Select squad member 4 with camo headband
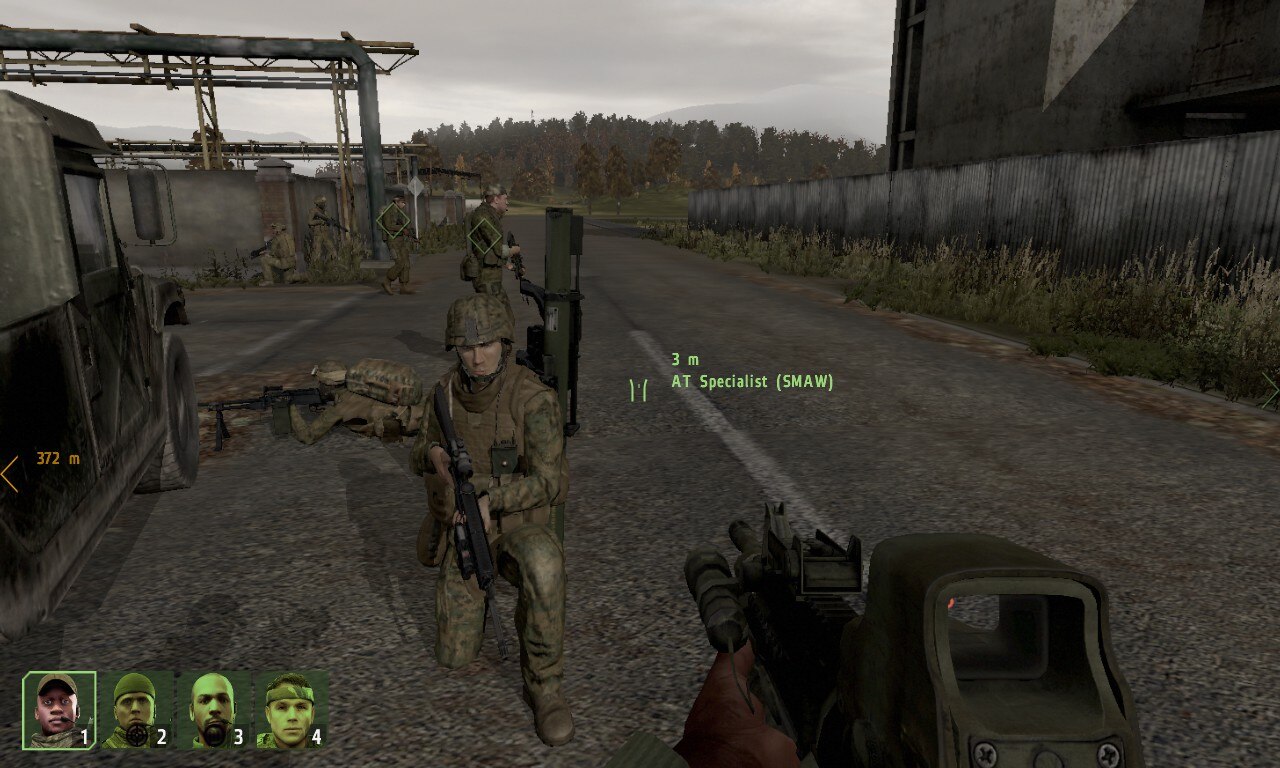1280x768 pixels. [x=290, y=710]
